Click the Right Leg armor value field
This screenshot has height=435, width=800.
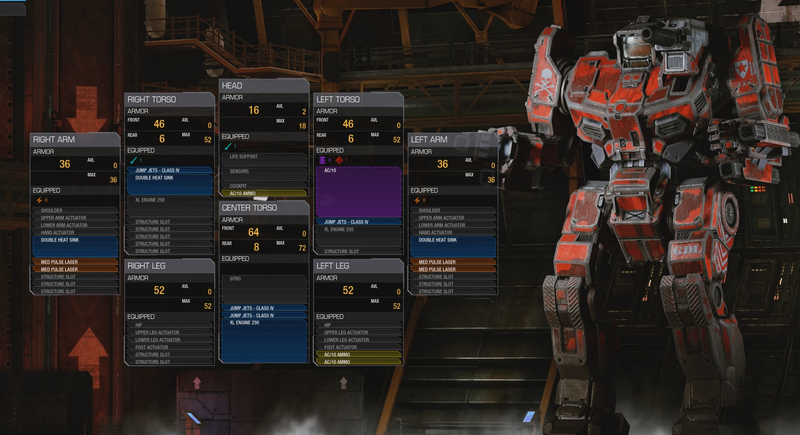point(159,290)
